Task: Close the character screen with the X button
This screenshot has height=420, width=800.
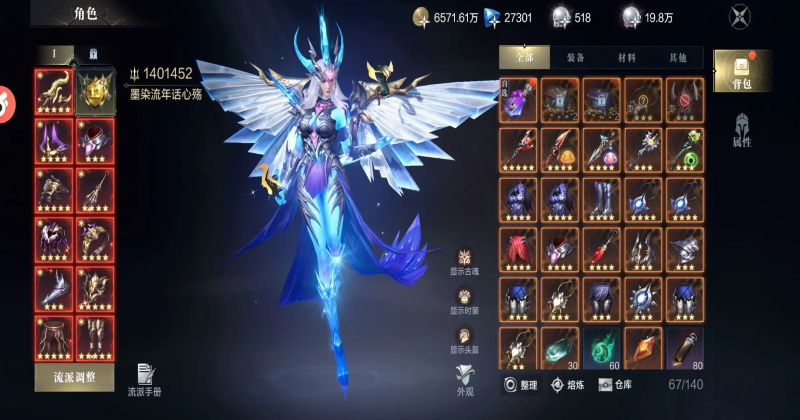Action: 739,17
